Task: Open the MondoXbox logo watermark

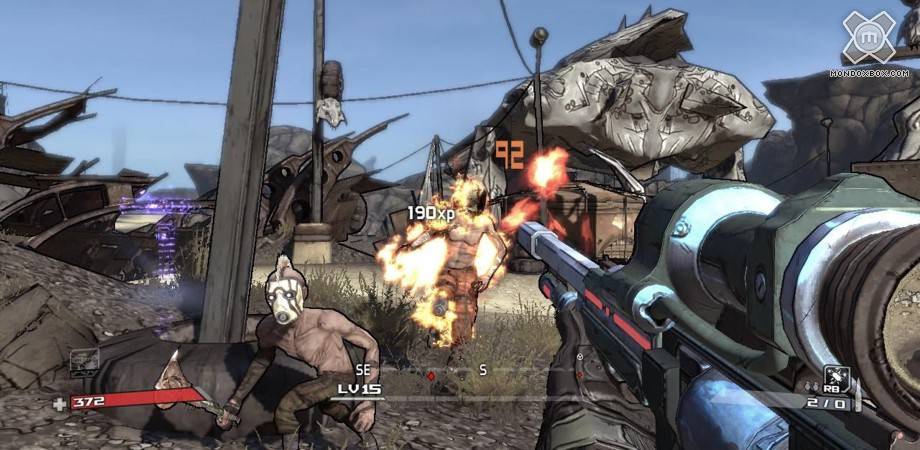Action: point(869,40)
